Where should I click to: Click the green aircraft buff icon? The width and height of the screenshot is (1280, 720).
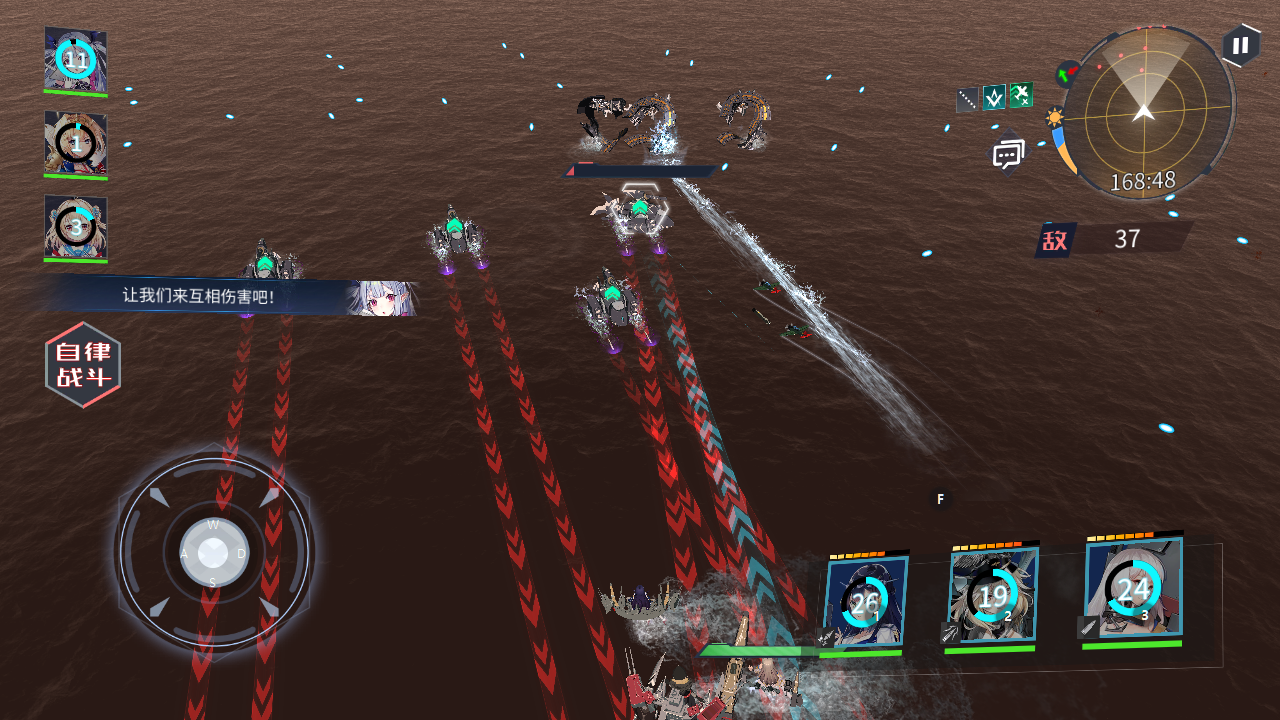1021,95
